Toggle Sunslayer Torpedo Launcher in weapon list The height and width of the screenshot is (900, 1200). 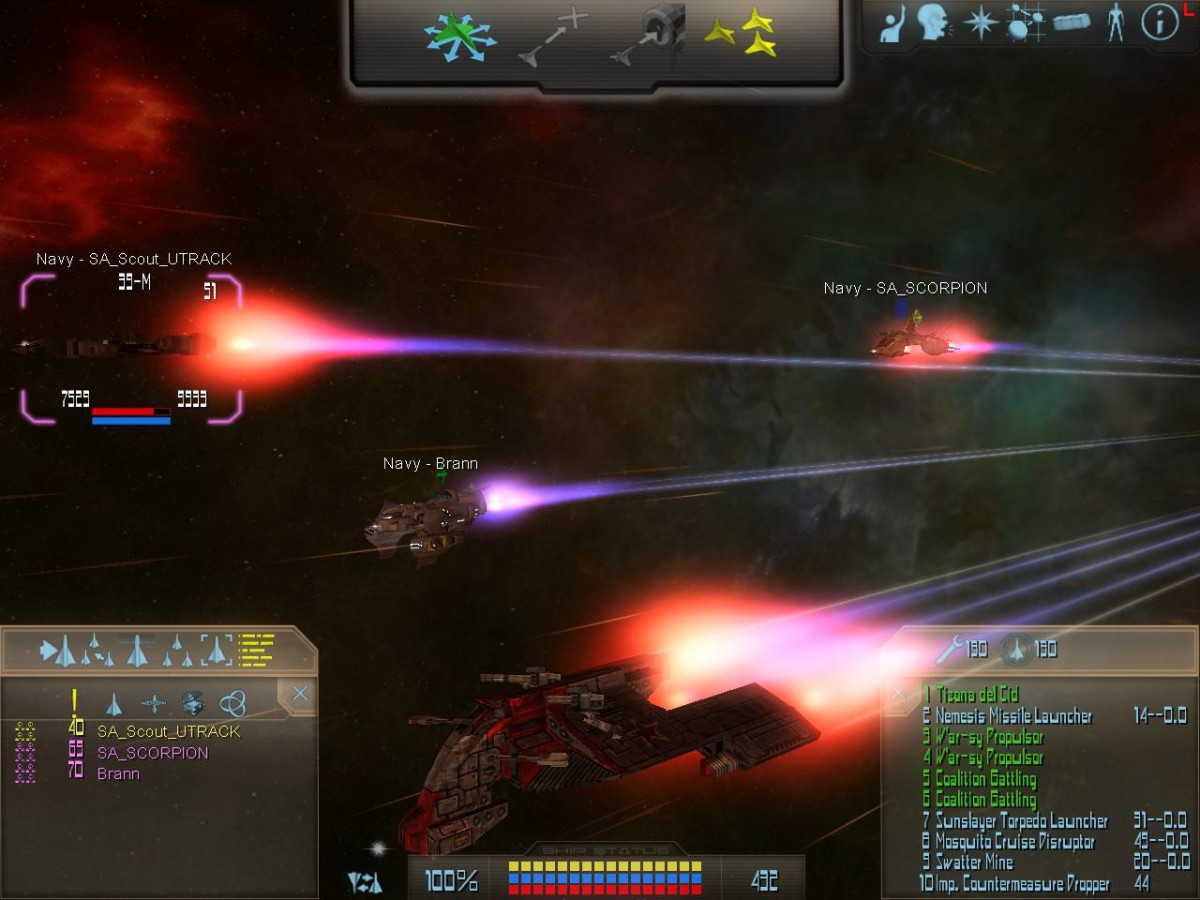pyautogui.click(x=1021, y=821)
